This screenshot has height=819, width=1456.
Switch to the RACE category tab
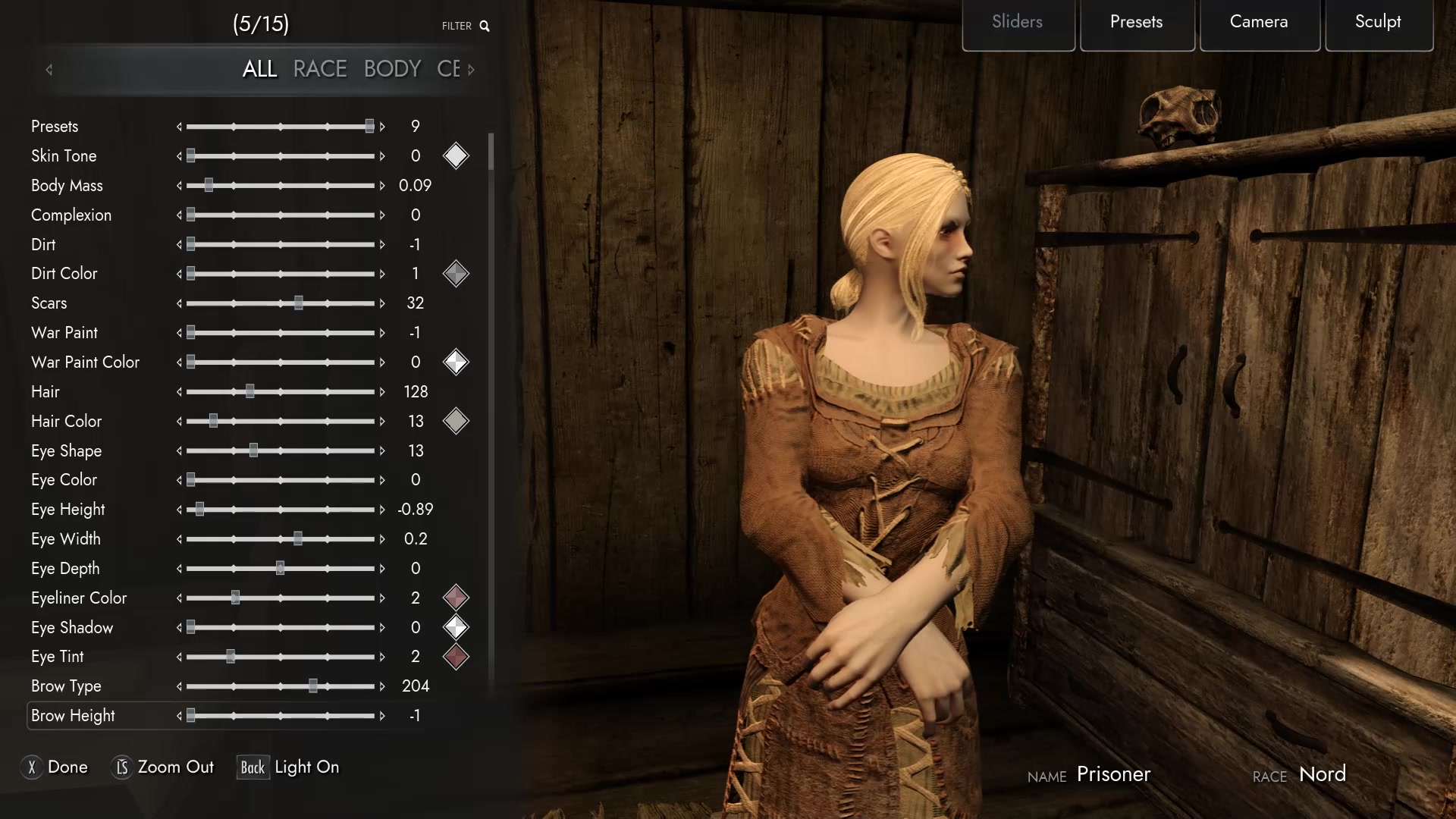pos(319,68)
